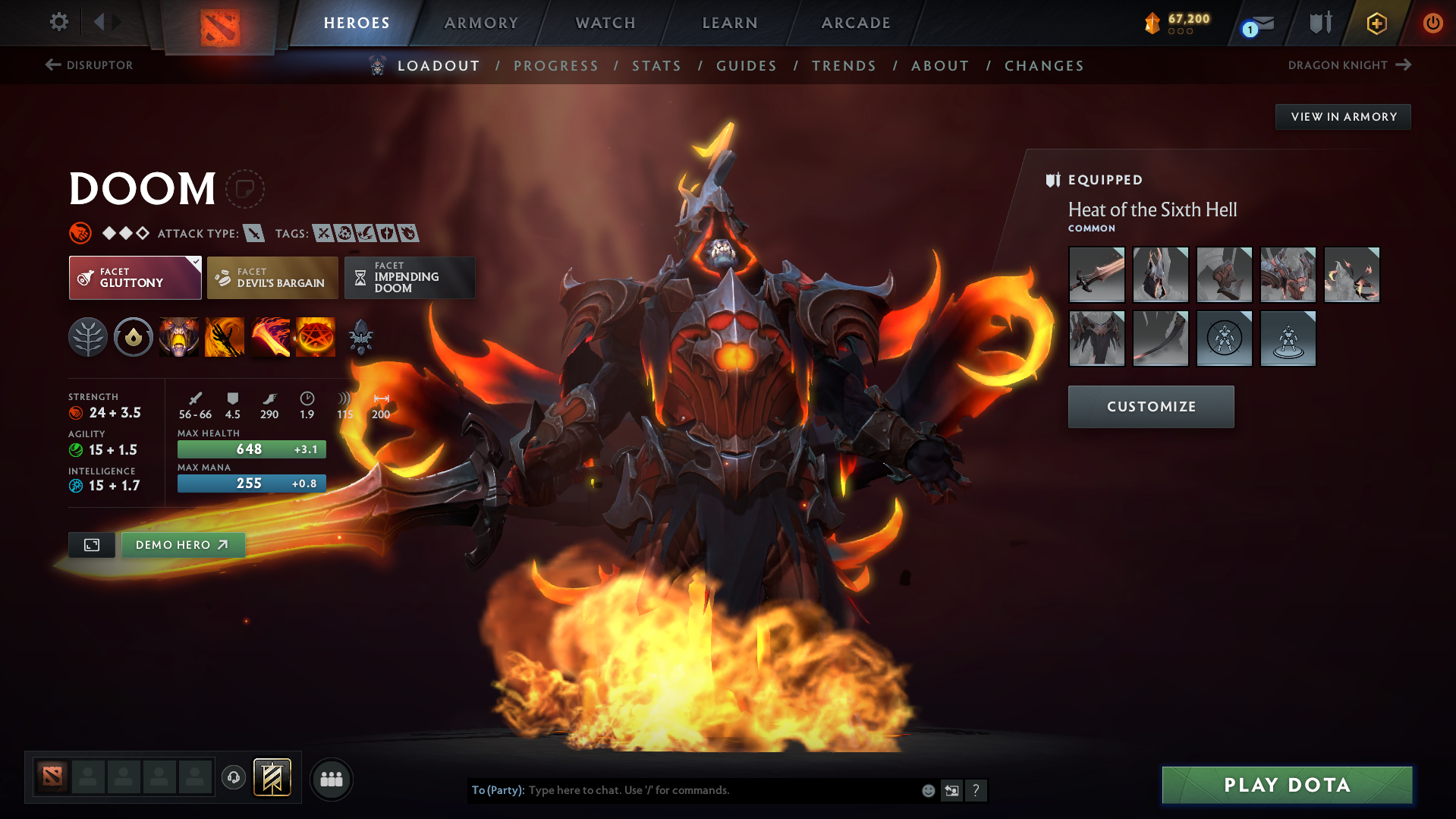Launch Demo Hero mode
The width and height of the screenshot is (1456, 819).
[x=182, y=545]
